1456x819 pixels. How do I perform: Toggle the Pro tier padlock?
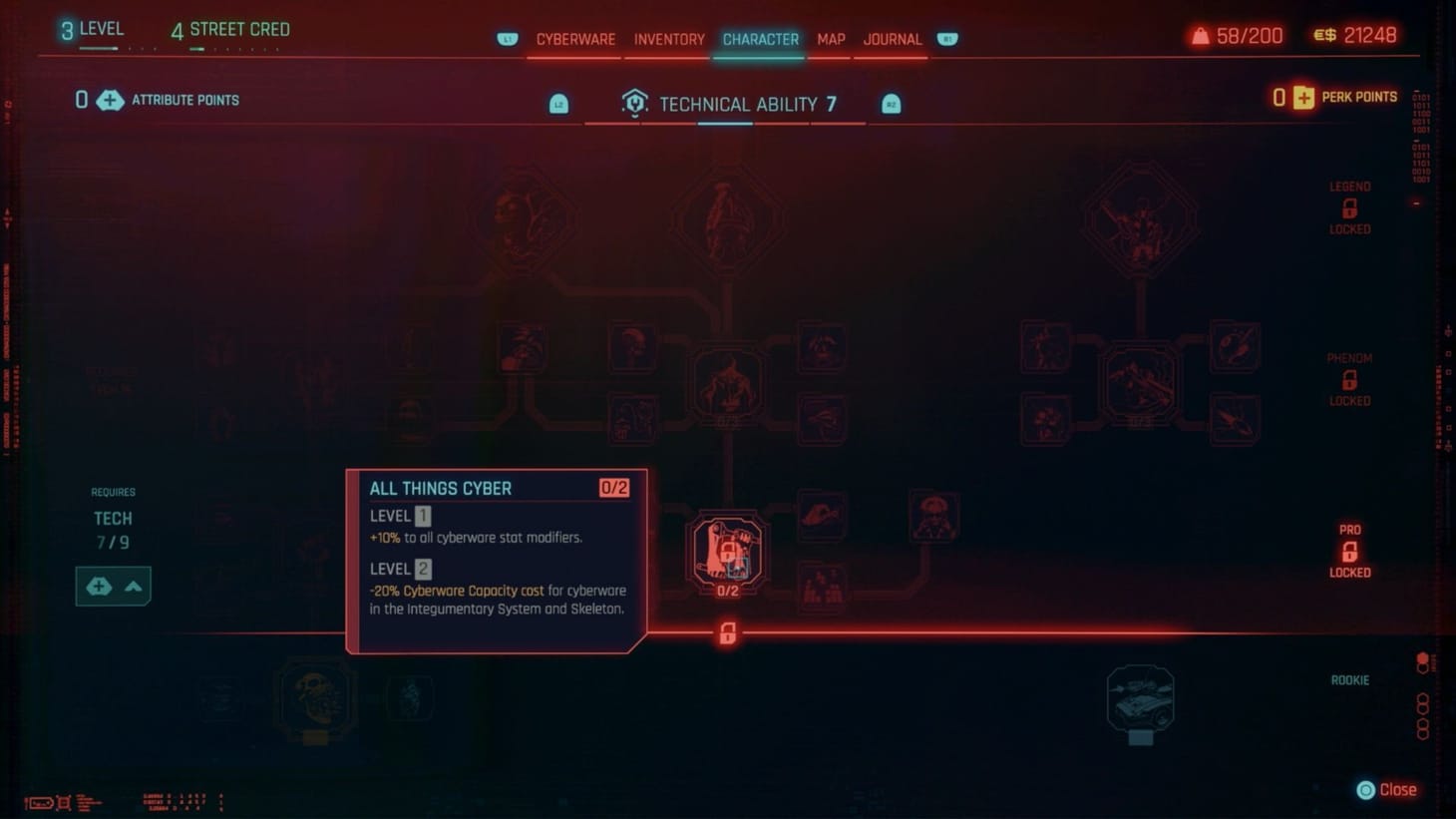1349,551
